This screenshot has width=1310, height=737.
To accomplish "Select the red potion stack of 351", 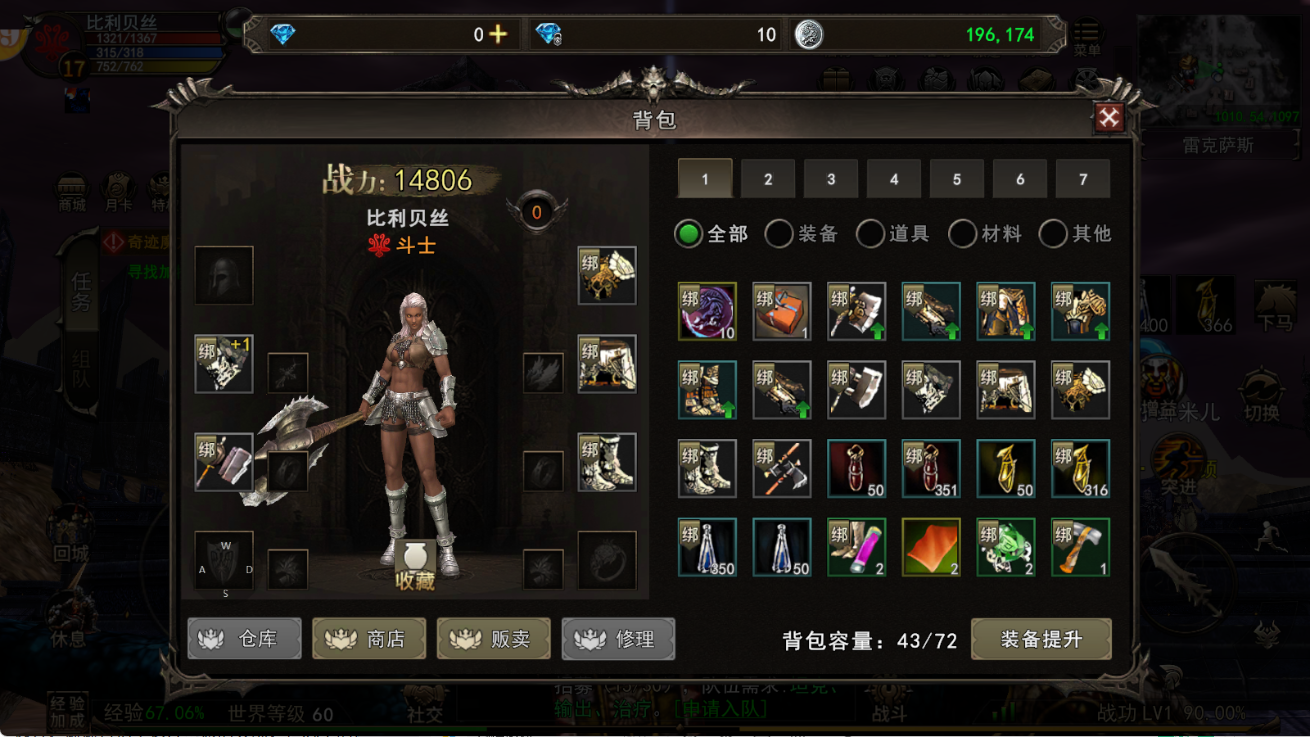I will [931, 468].
